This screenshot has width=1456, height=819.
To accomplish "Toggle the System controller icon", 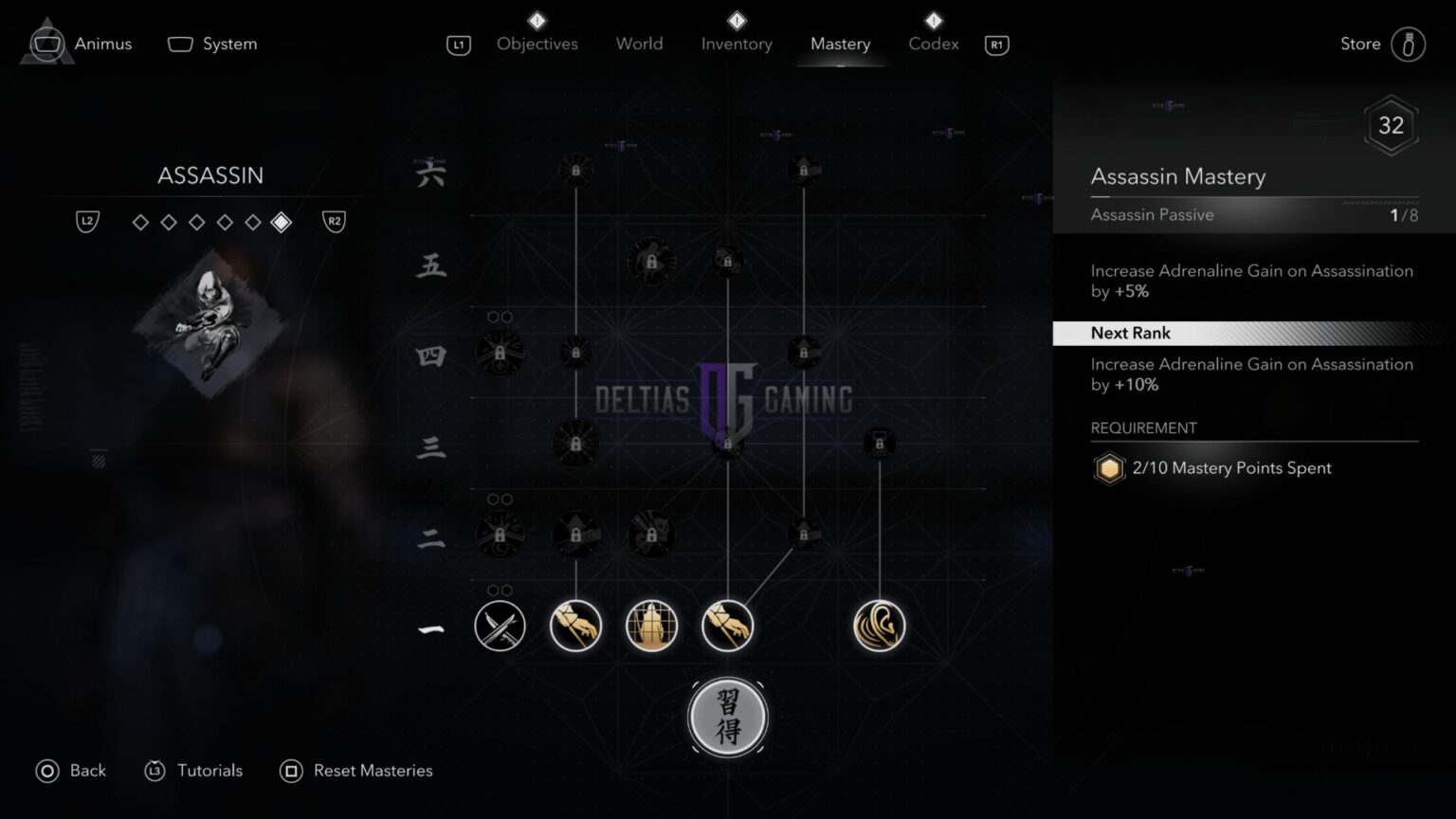I will pyautogui.click(x=179, y=43).
